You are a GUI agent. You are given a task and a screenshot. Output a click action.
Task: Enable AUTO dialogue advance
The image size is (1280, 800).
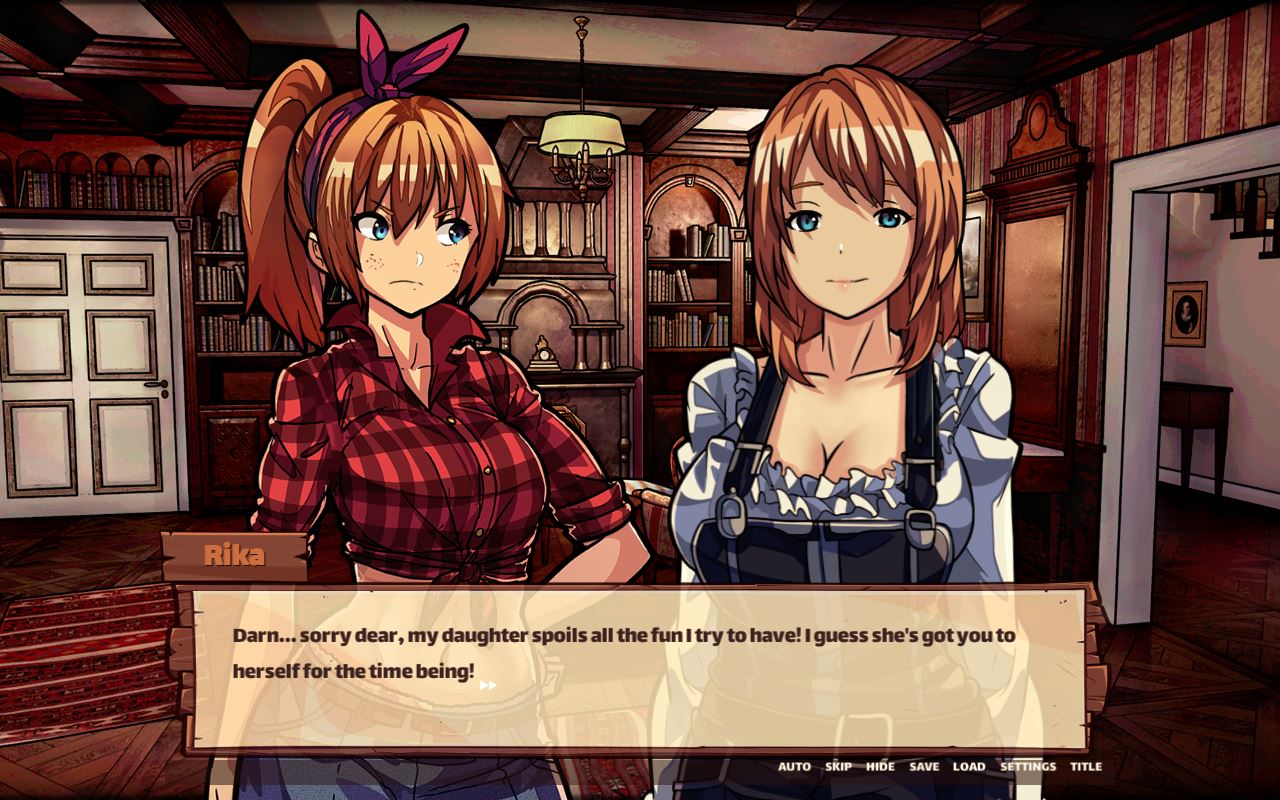point(794,767)
